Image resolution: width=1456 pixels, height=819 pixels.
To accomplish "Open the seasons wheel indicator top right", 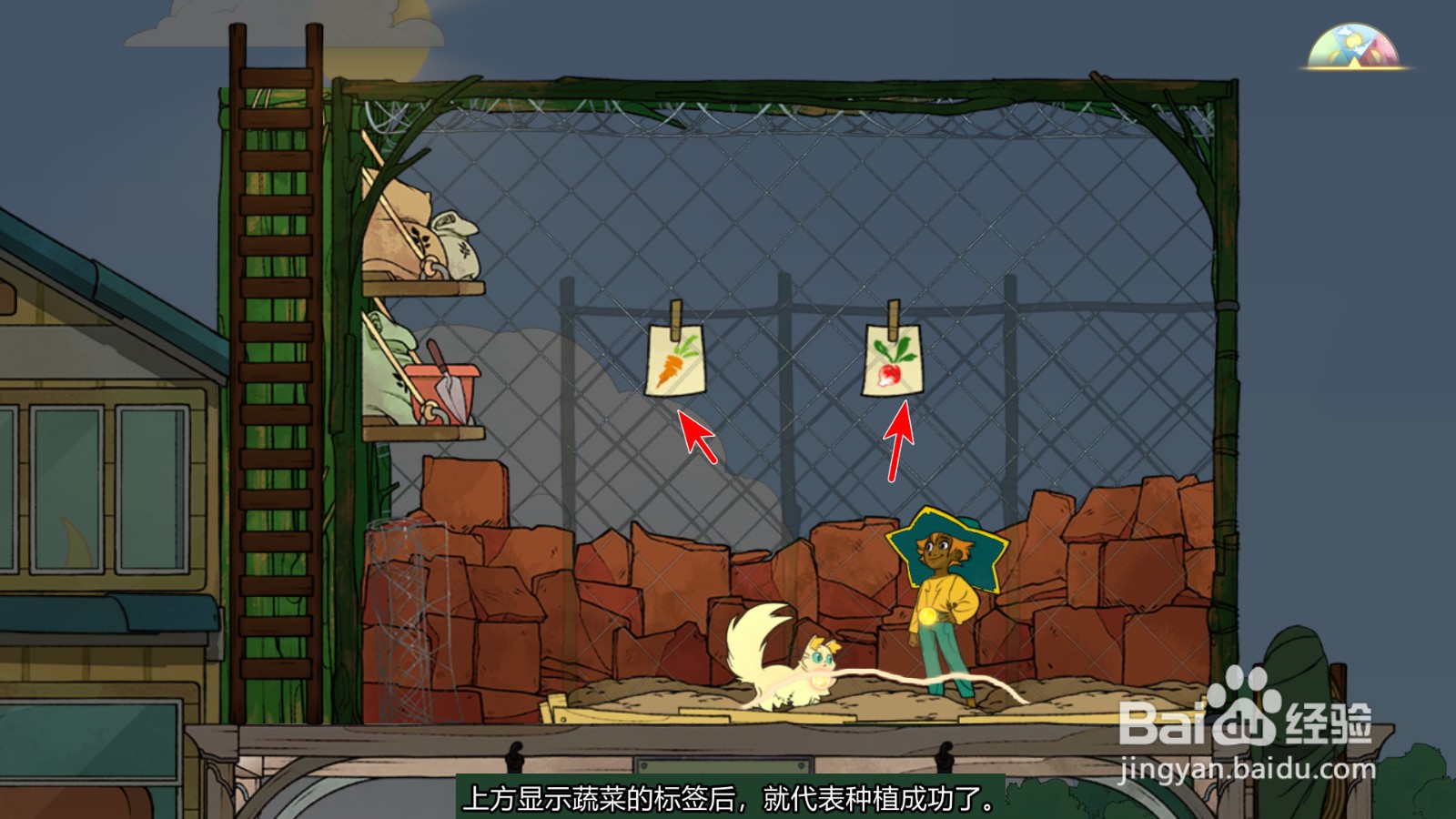I will 1353,44.
